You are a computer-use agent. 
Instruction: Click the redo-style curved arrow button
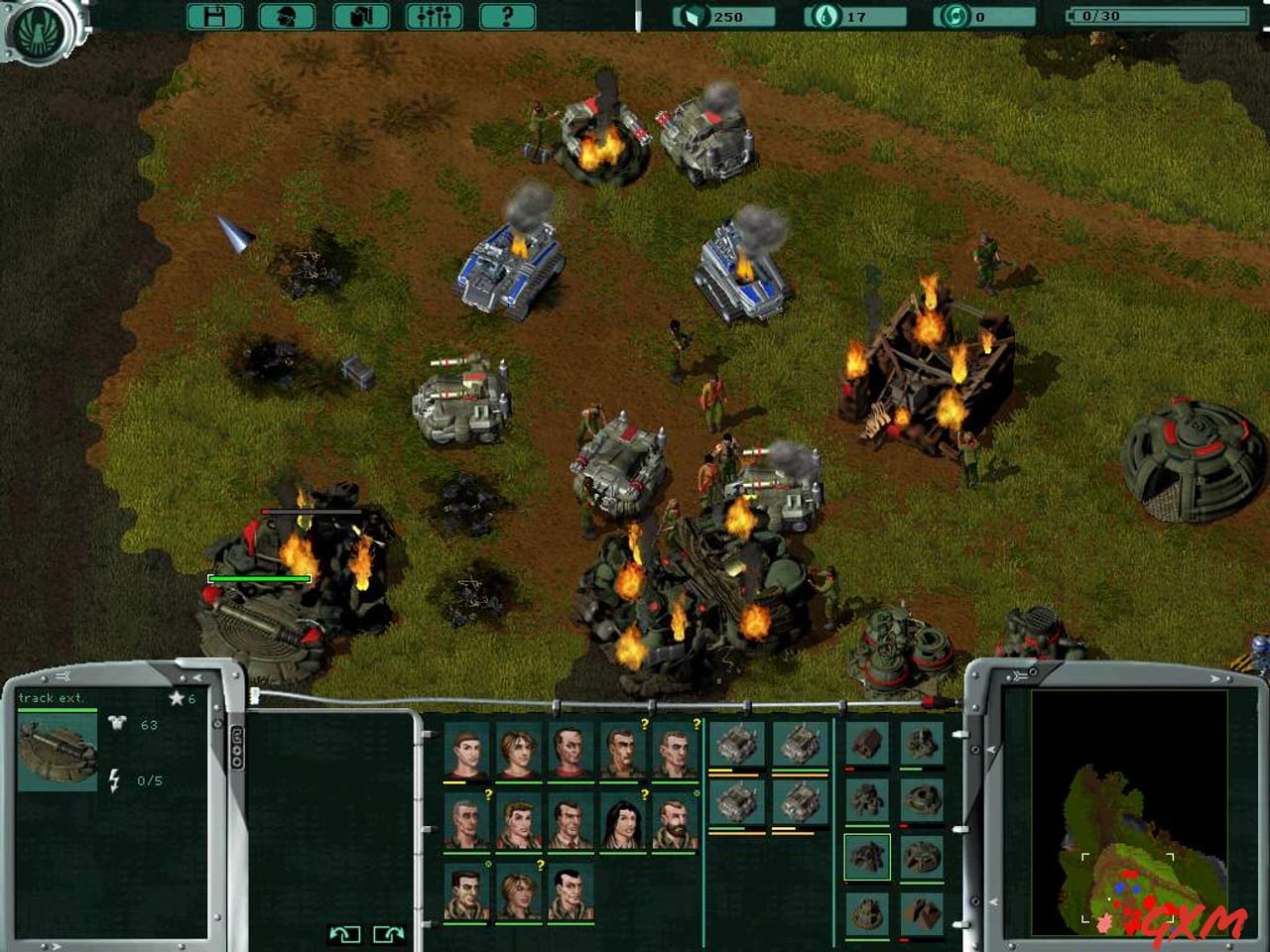388,933
